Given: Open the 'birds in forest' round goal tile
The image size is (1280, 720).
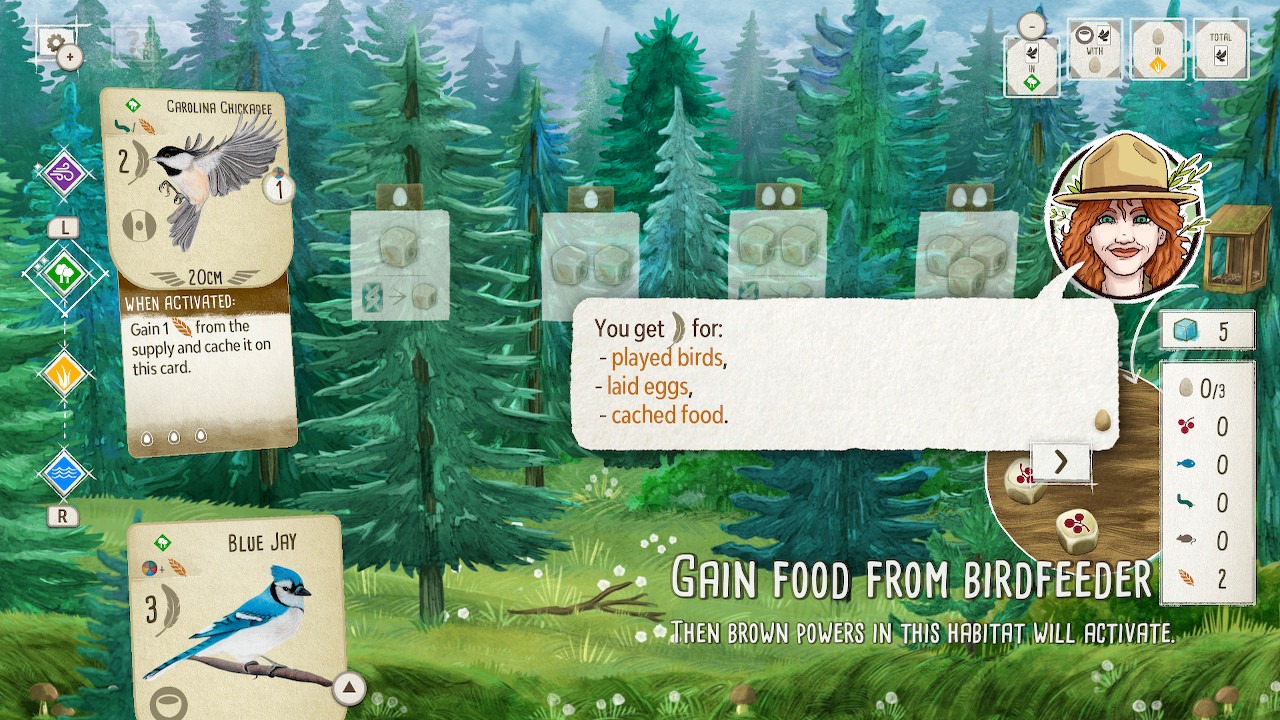Looking at the screenshot, I should [1030, 62].
